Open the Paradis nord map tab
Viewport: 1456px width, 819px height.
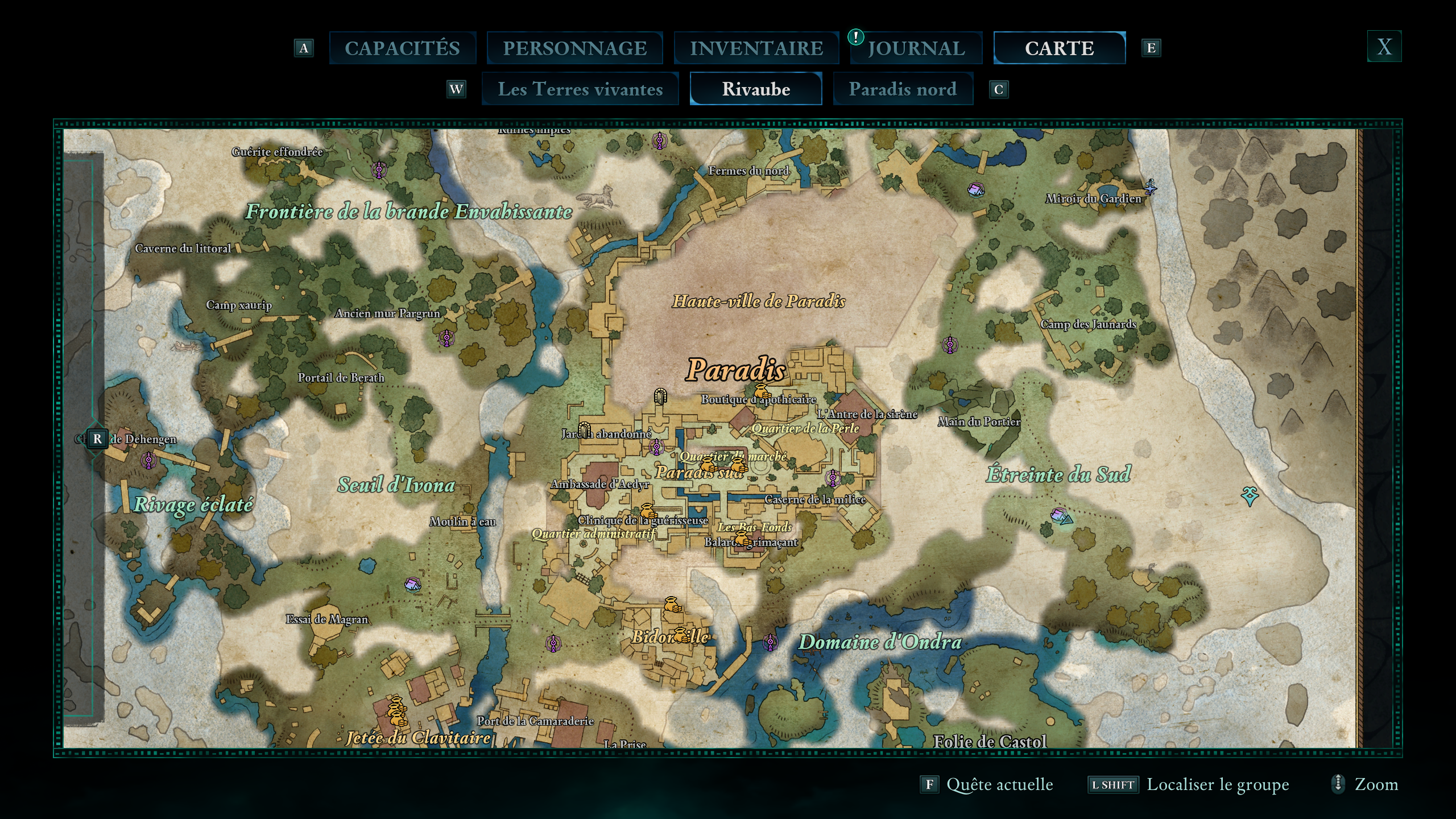click(x=903, y=89)
